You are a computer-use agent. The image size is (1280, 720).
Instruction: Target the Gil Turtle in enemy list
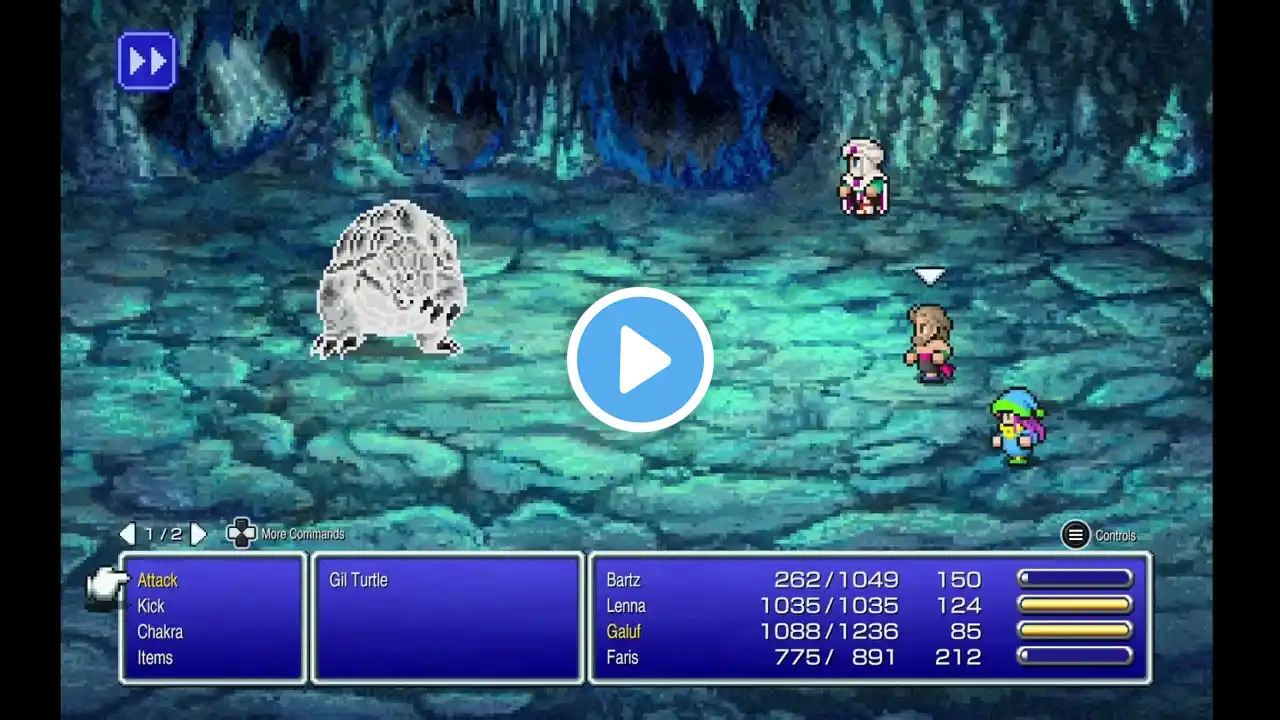tap(358, 580)
